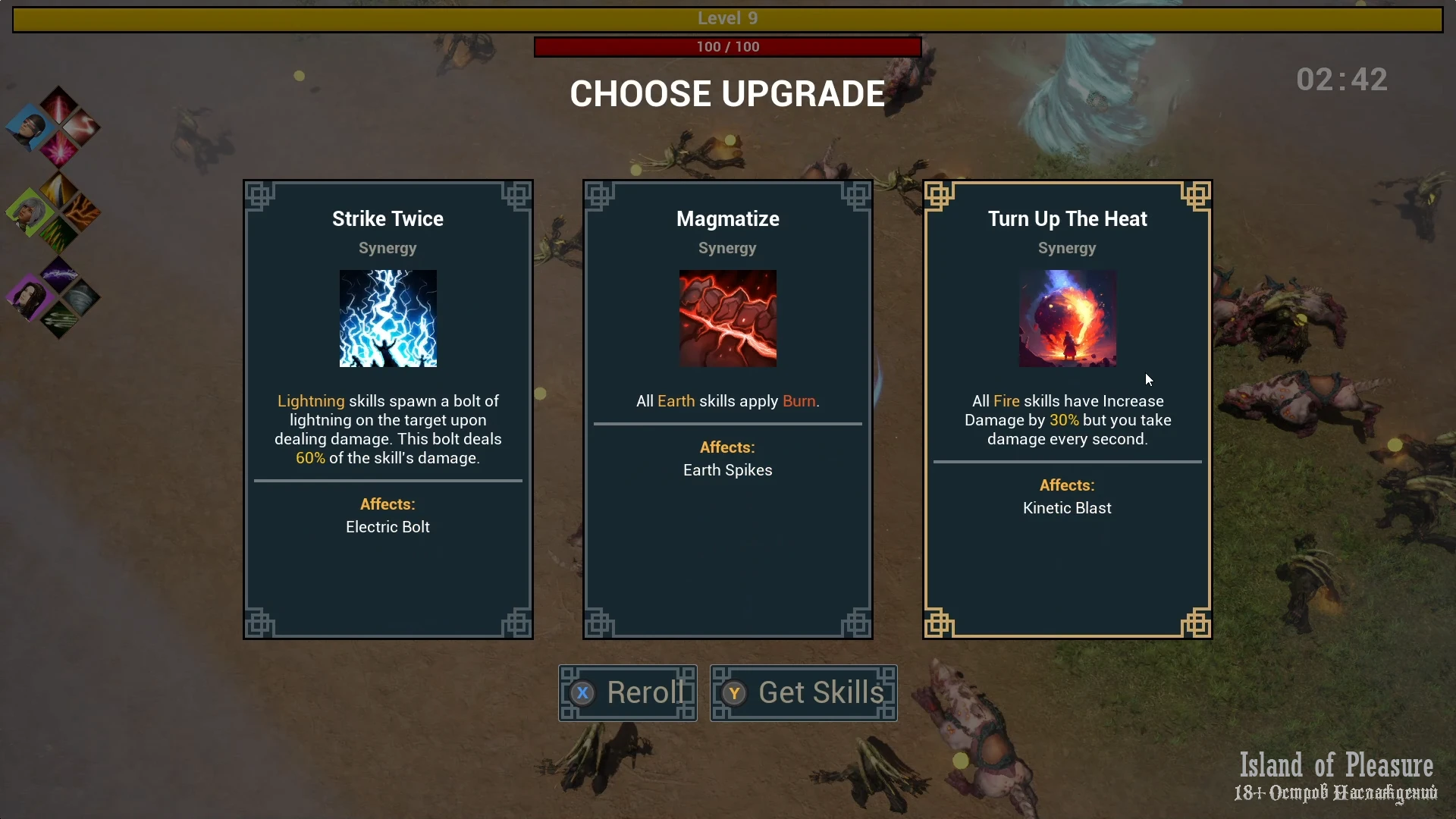
Task: Select the visor-wearing character portrait on blue
Action: click(30, 126)
